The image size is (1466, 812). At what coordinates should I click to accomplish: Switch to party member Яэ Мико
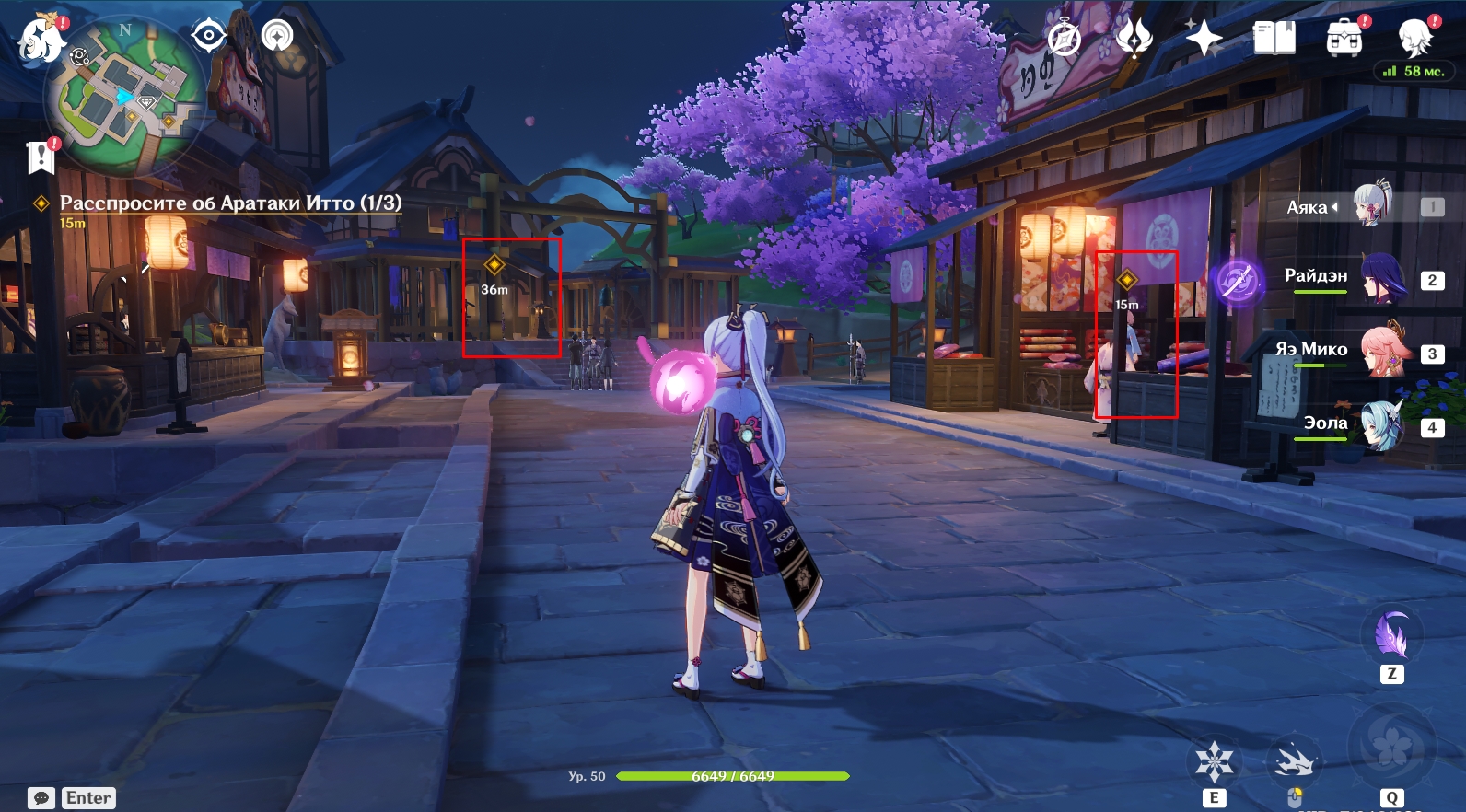click(x=1381, y=352)
